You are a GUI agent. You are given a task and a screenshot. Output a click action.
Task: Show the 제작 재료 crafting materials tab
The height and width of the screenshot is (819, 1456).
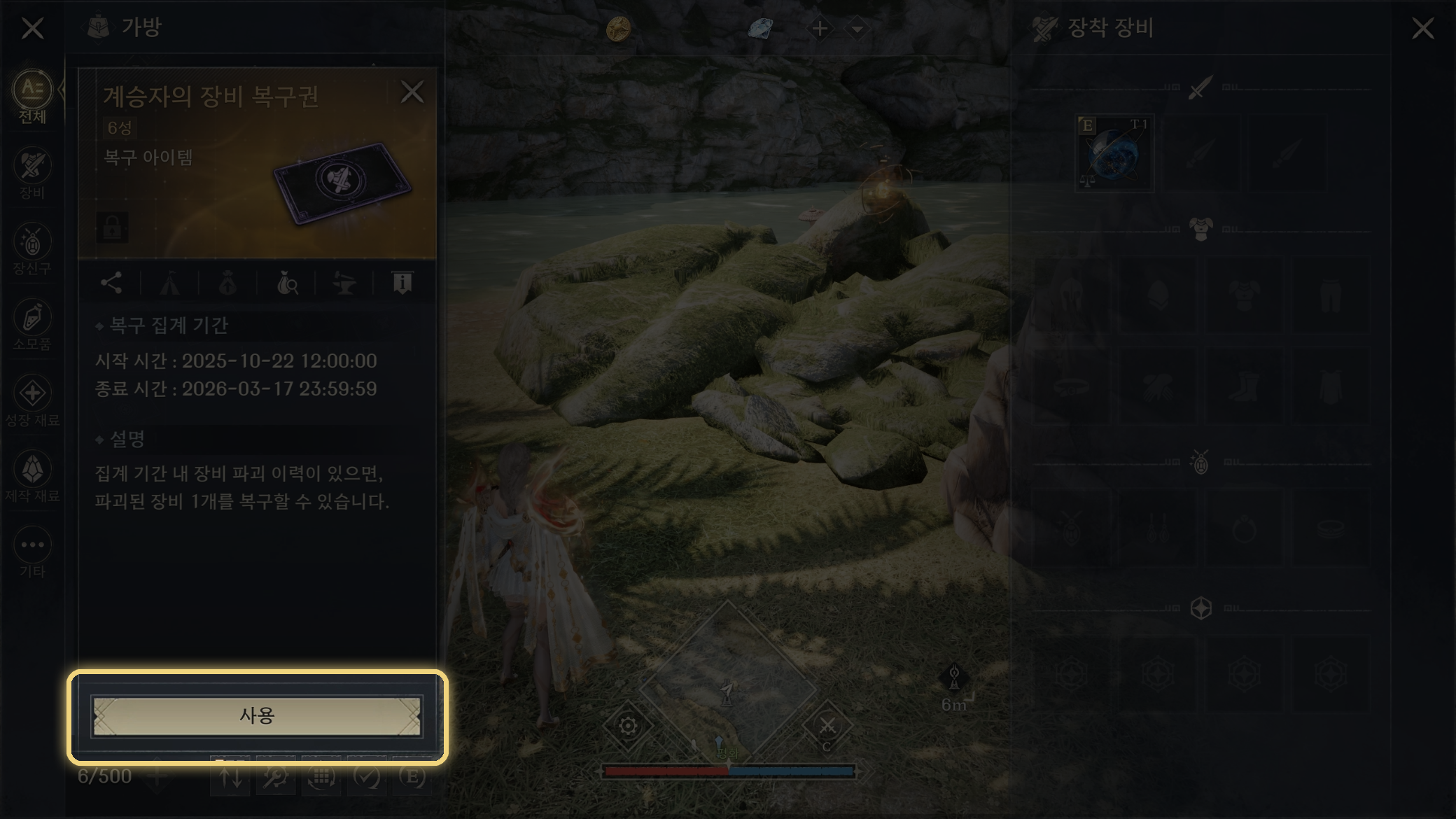click(32, 476)
